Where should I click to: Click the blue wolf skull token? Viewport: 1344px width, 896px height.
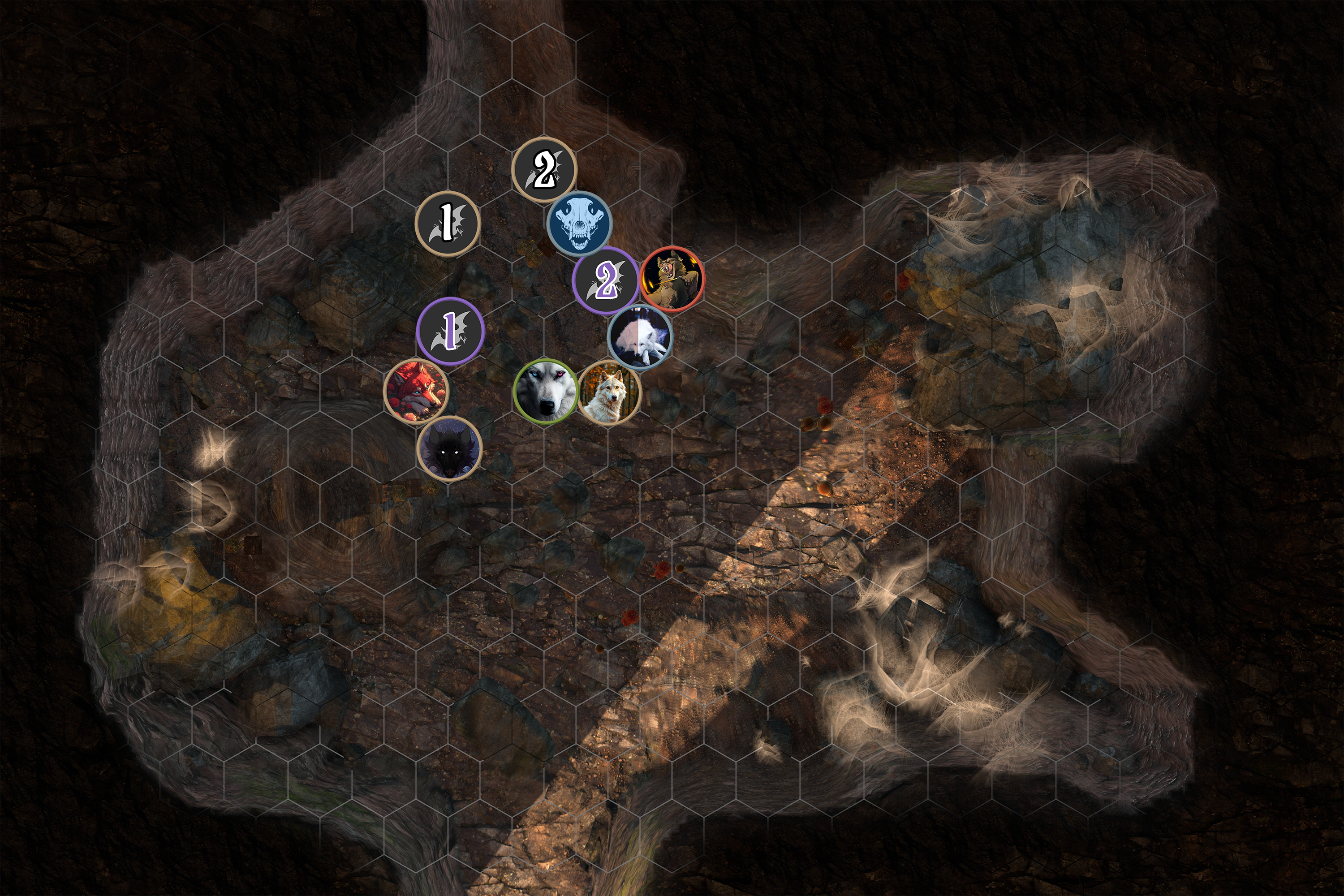point(579,224)
